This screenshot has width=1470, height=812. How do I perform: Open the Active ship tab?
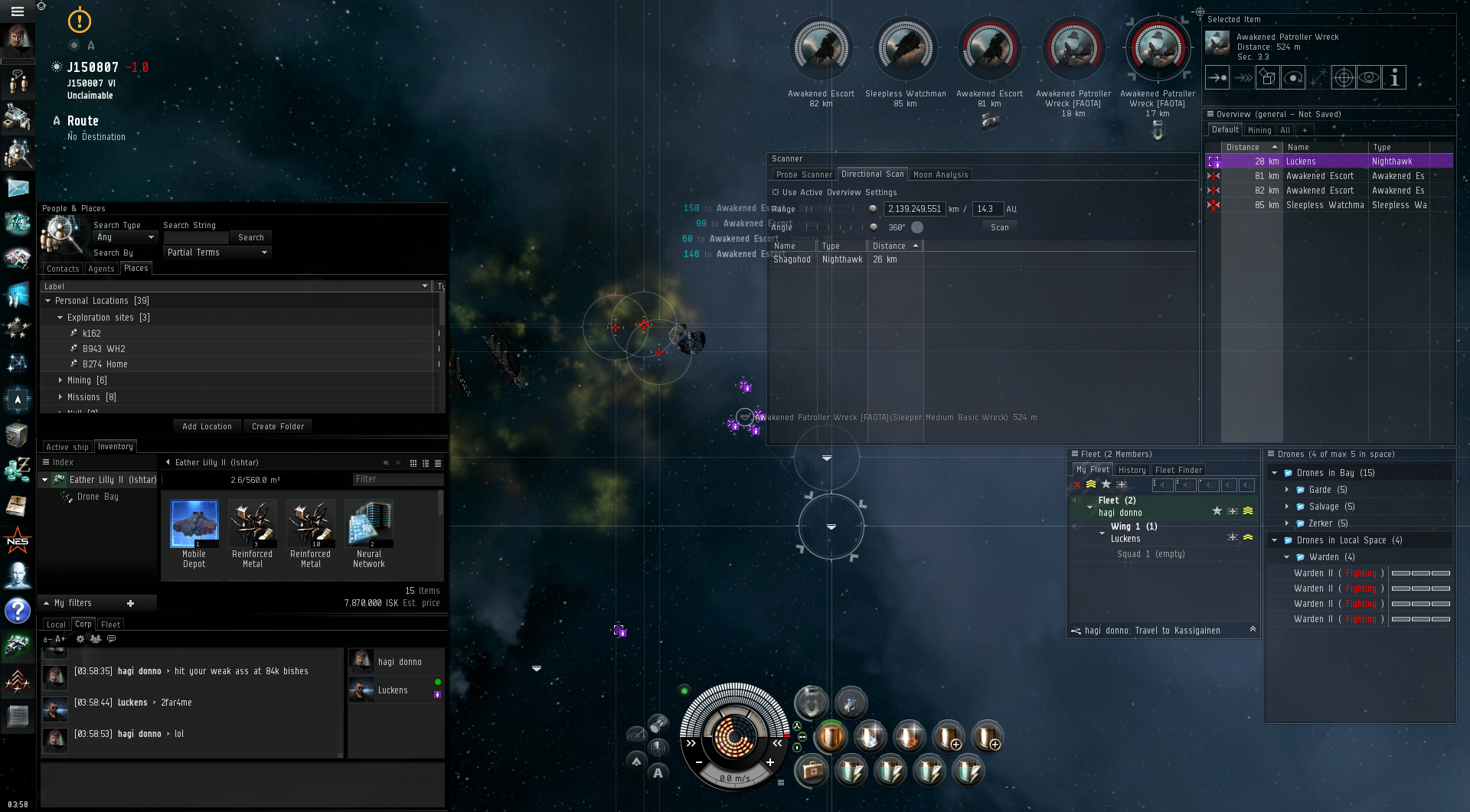click(x=67, y=447)
